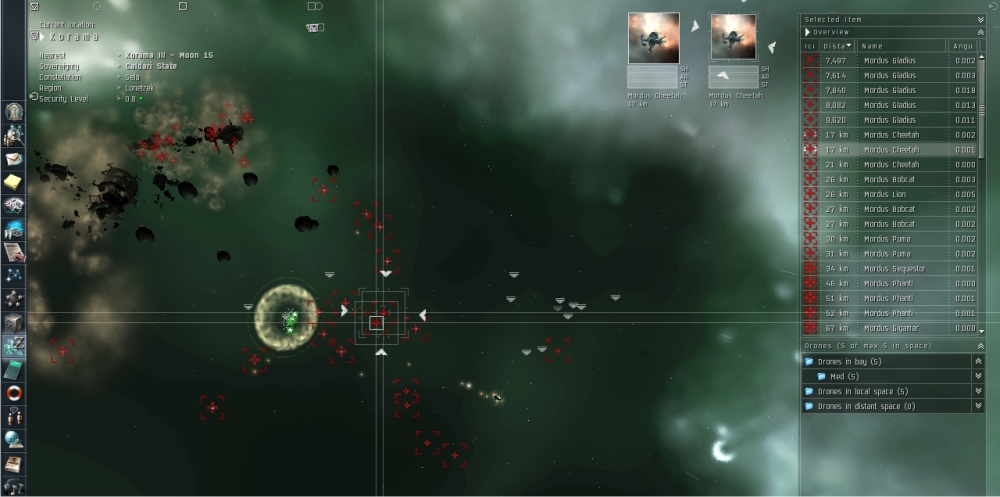Screen dimensions: 1000x497
Task: Sort overview by the Distance column header
Action: [838, 46]
